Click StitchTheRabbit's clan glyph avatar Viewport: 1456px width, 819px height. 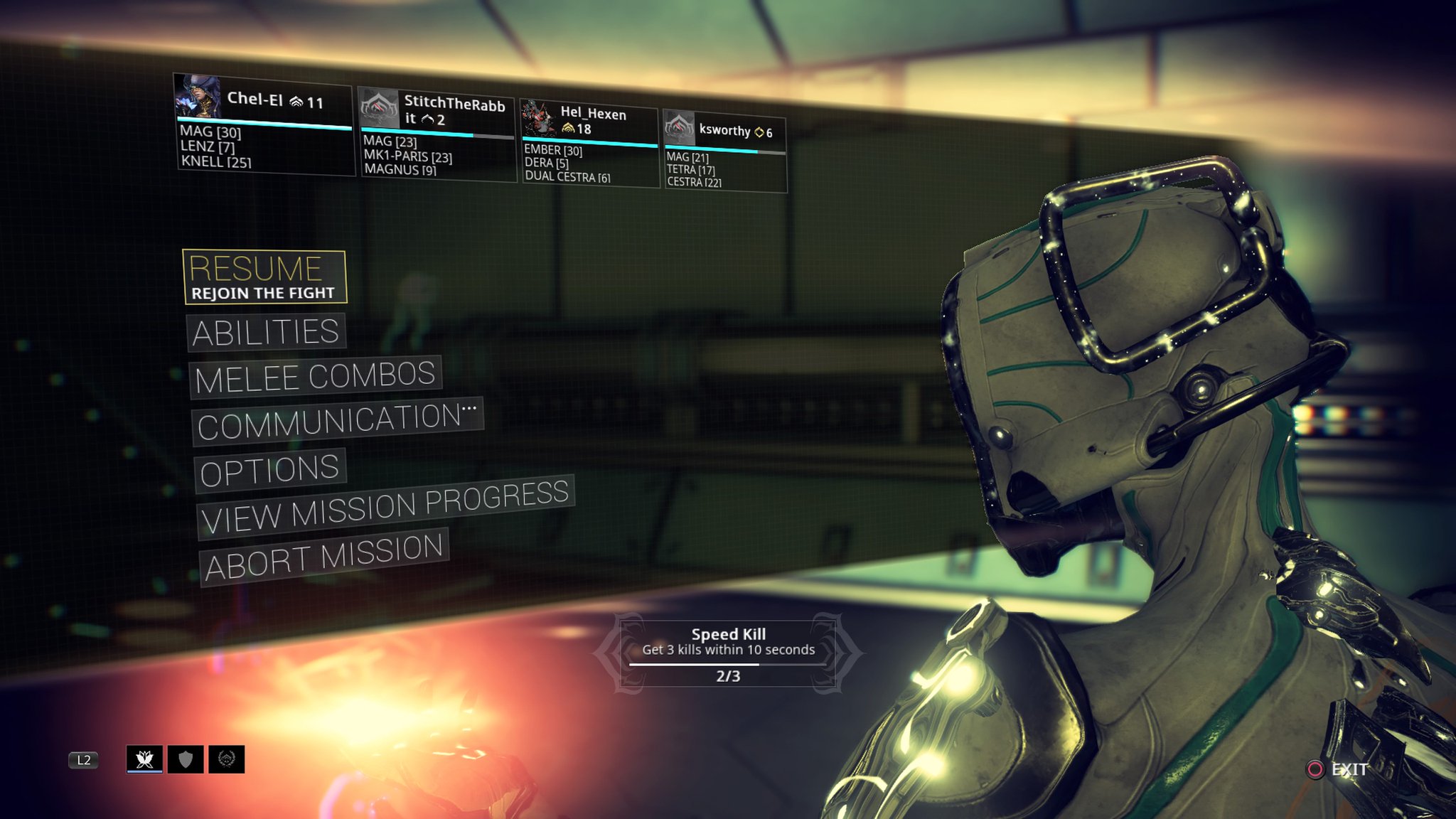380,109
